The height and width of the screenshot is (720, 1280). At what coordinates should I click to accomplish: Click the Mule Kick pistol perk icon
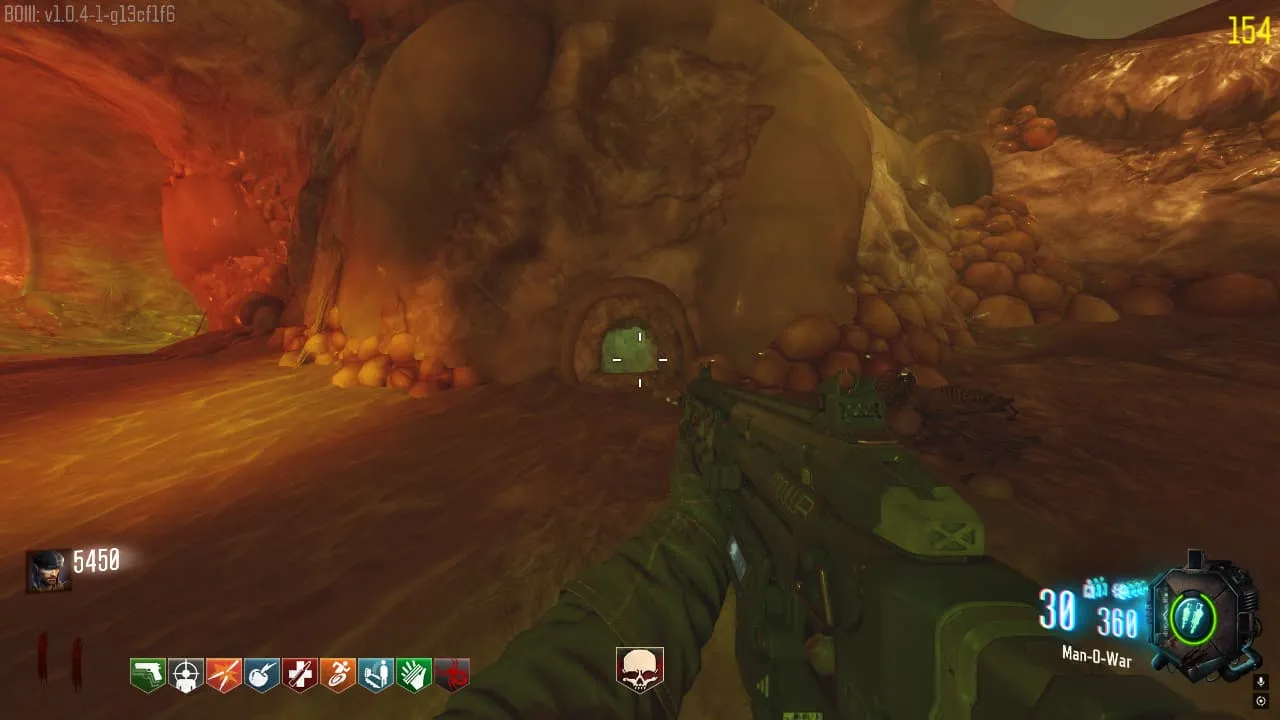148,675
